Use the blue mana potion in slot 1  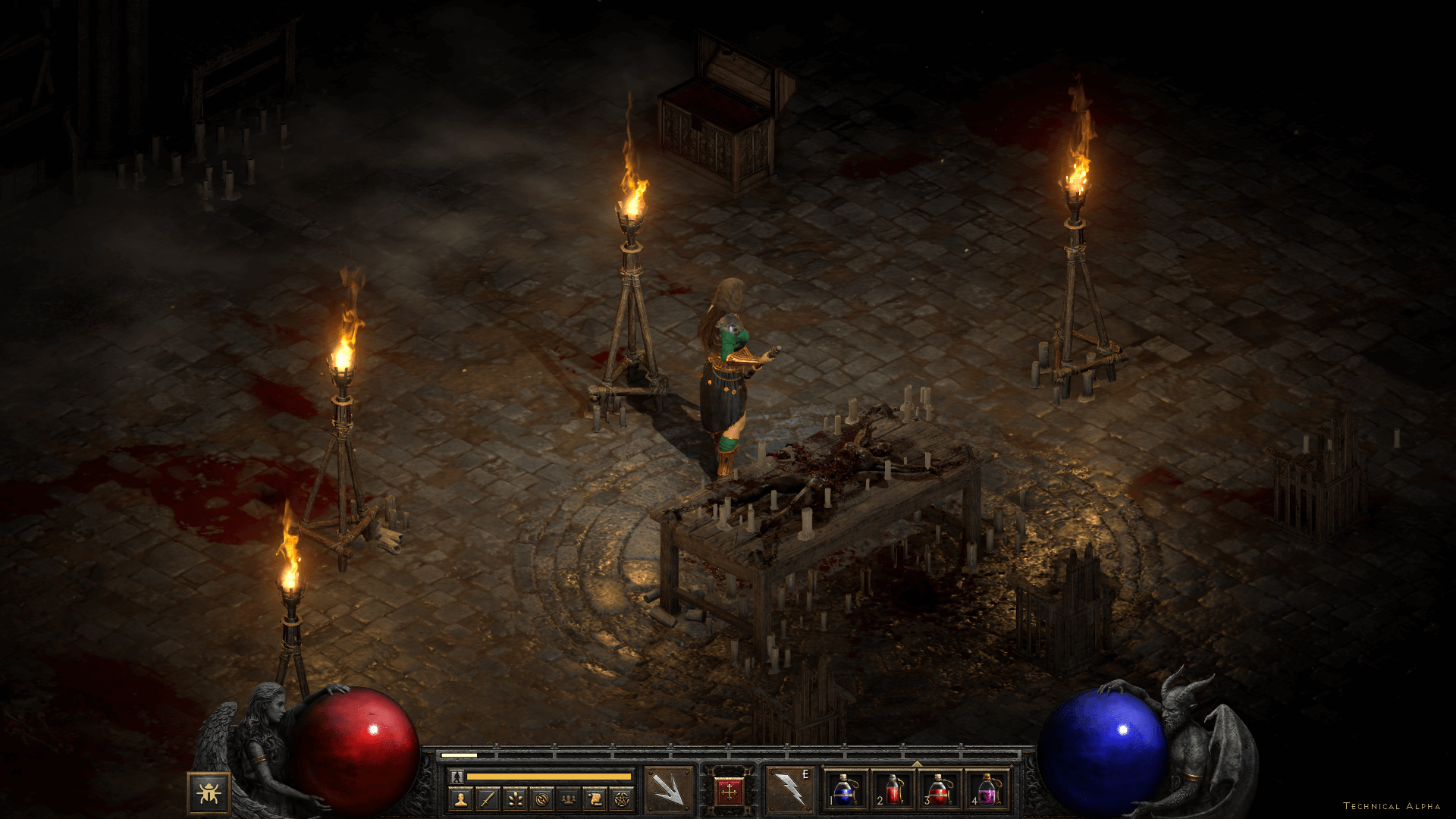pos(844,791)
